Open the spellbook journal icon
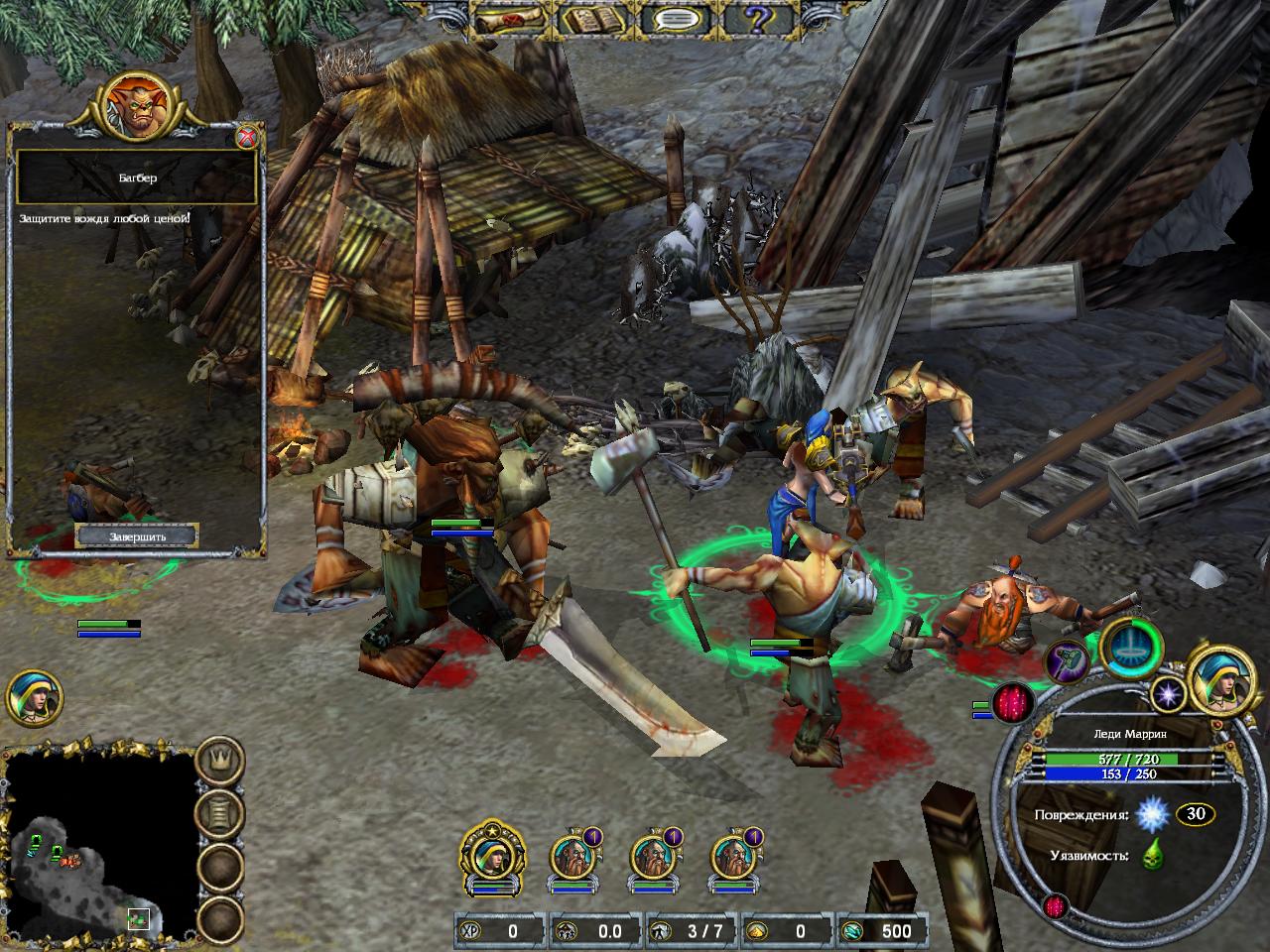 coord(593,19)
